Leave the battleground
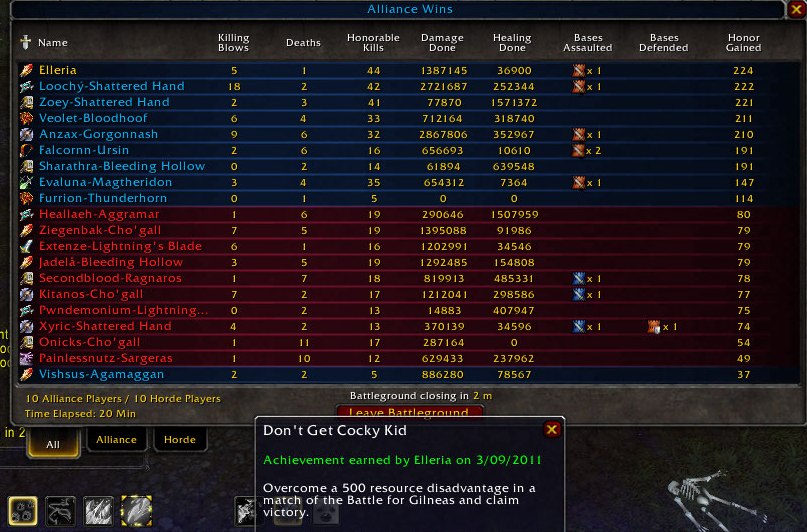This screenshot has width=807, height=532. coord(408,413)
